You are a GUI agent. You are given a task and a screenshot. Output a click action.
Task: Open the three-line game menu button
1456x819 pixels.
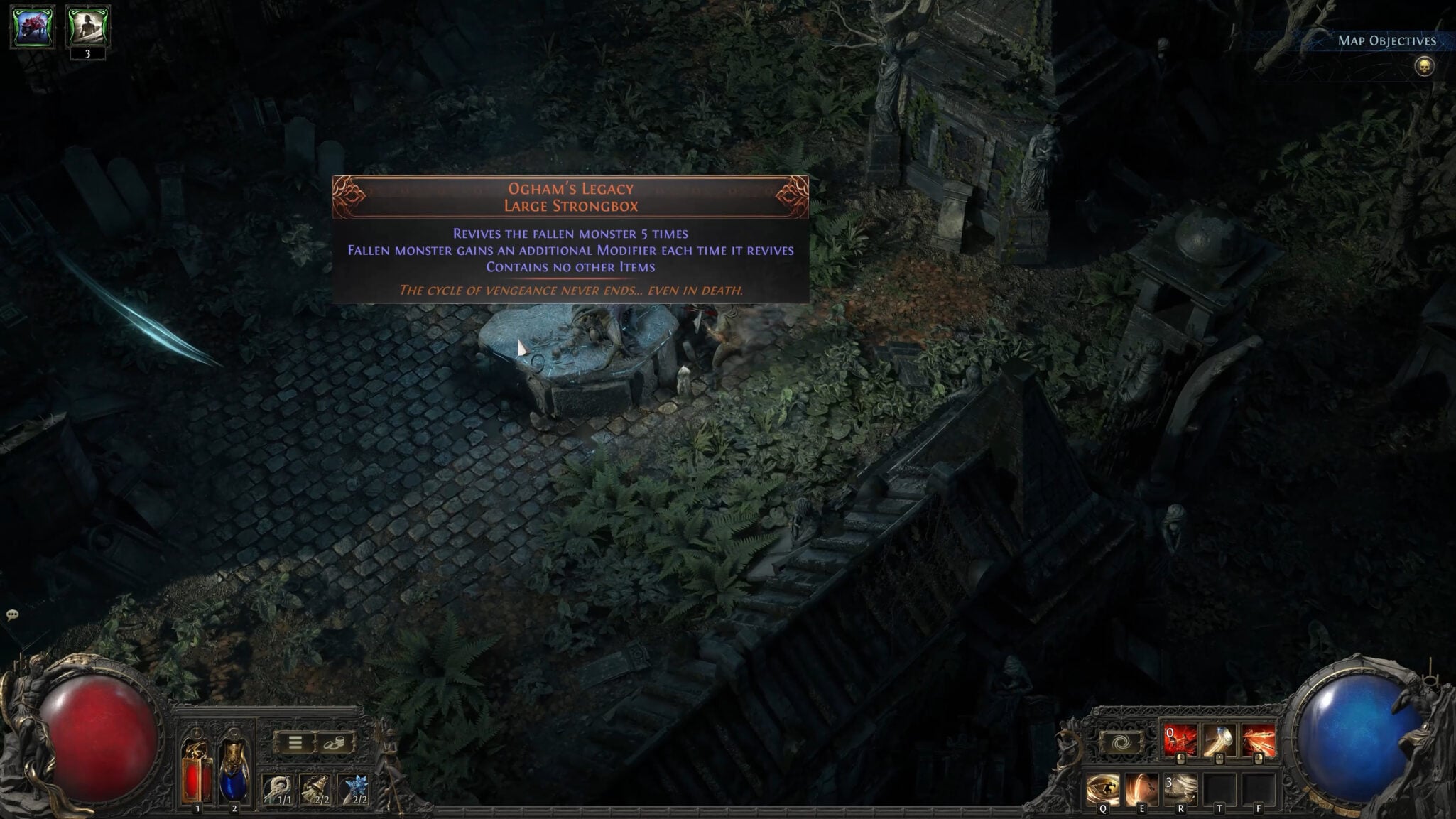click(295, 743)
